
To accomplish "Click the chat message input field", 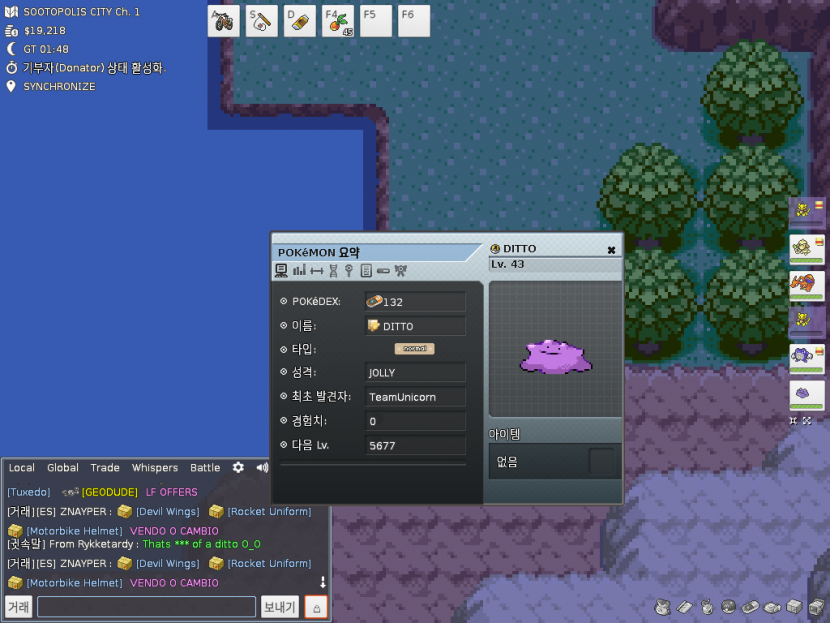I will click(146, 607).
